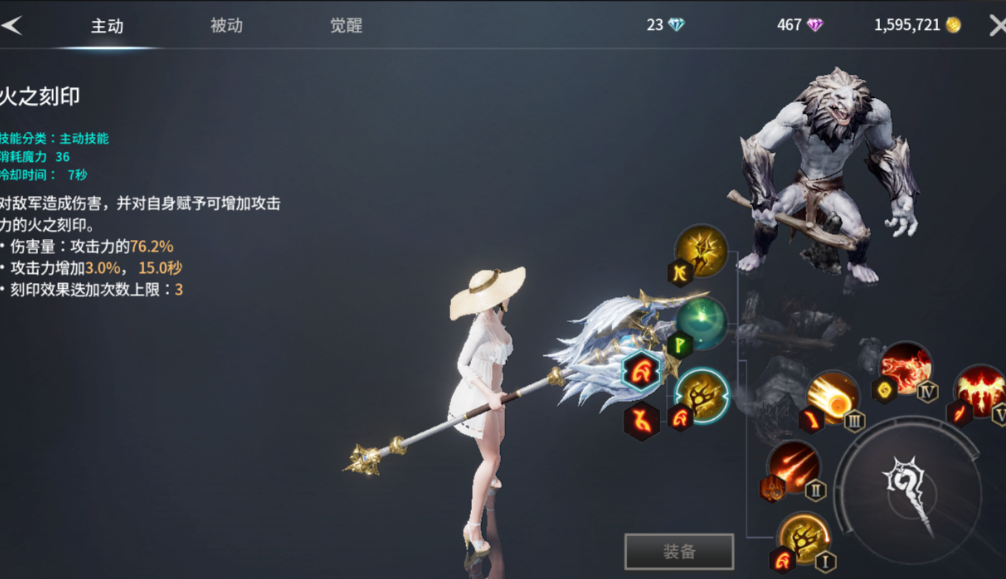
Task: Pick the fireball skill in slot III
Action: click(833, 396)
